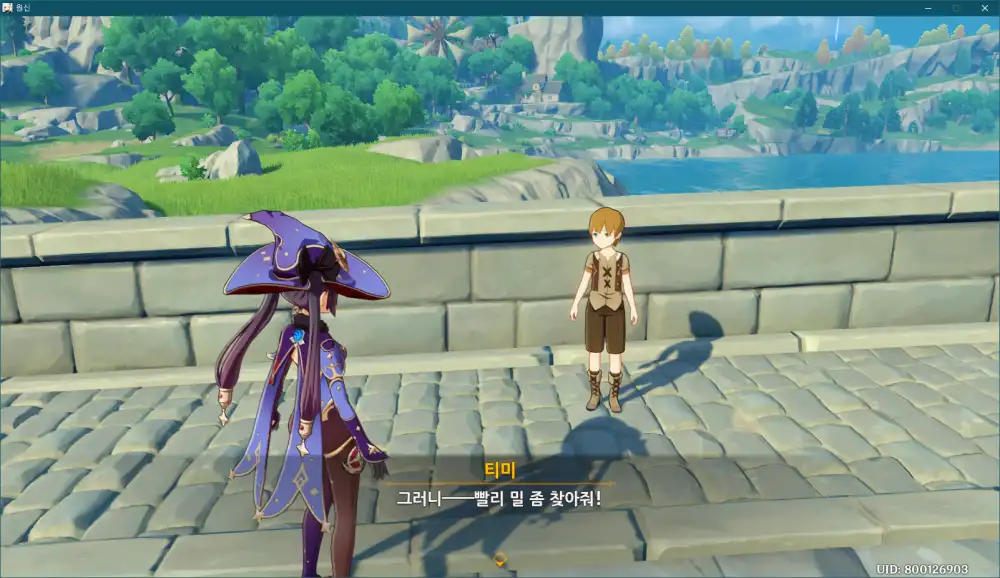
Task: Minimize the game window
Action: (927, 8)
